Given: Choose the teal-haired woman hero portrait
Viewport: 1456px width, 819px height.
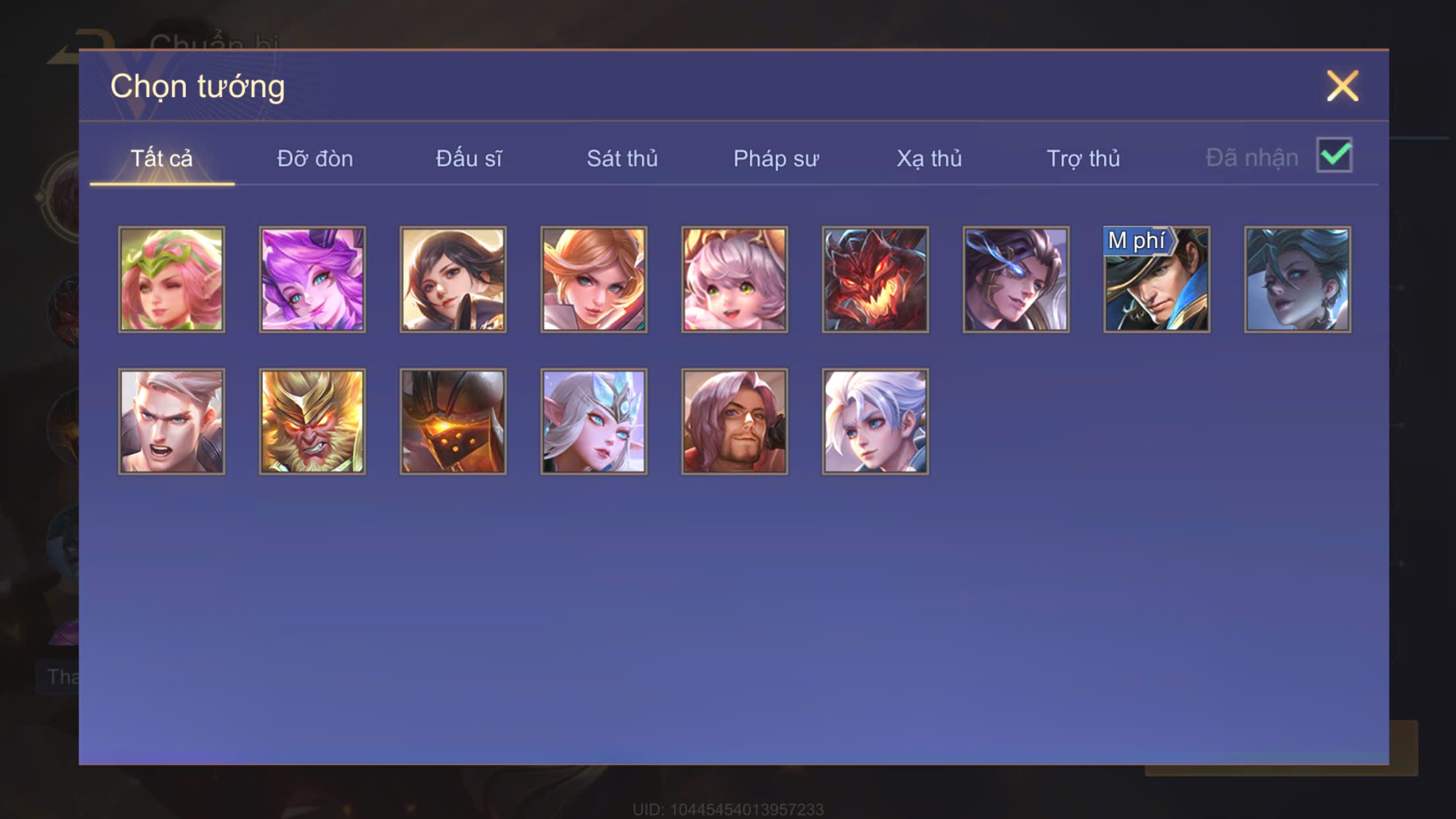Looking at the screenshot, I should click(1297, 280).
